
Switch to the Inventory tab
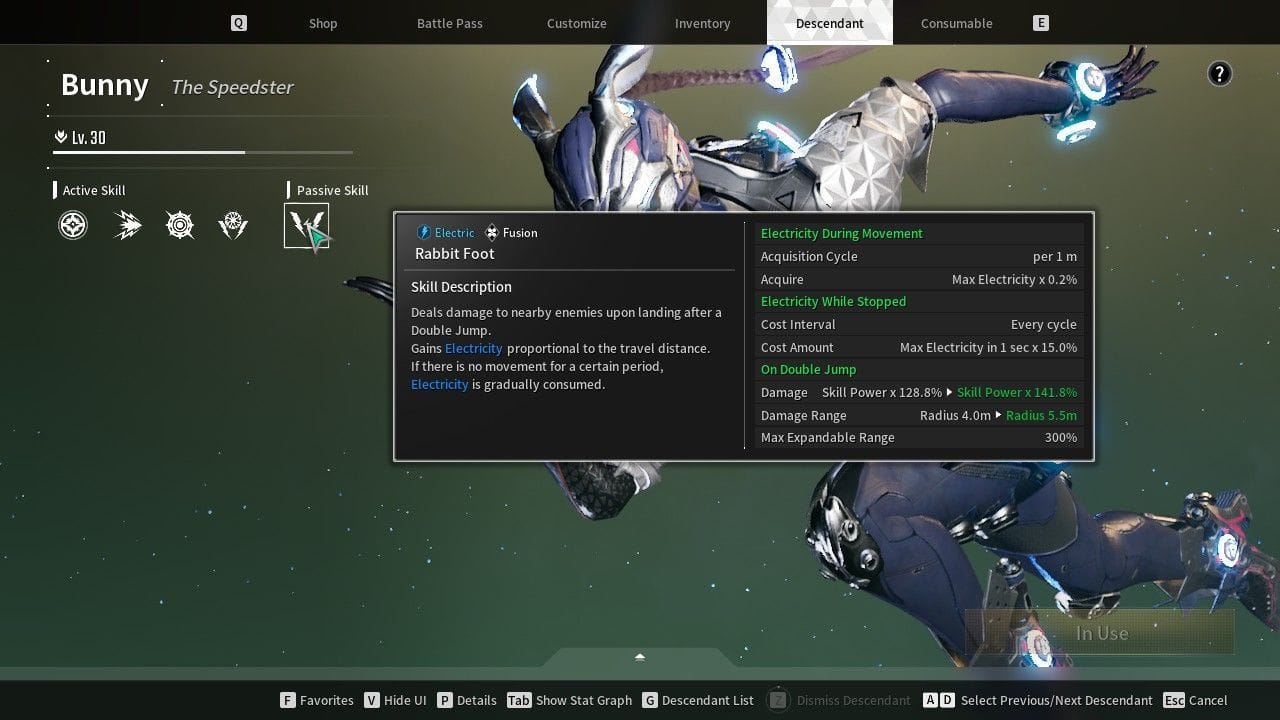[702, 23]
